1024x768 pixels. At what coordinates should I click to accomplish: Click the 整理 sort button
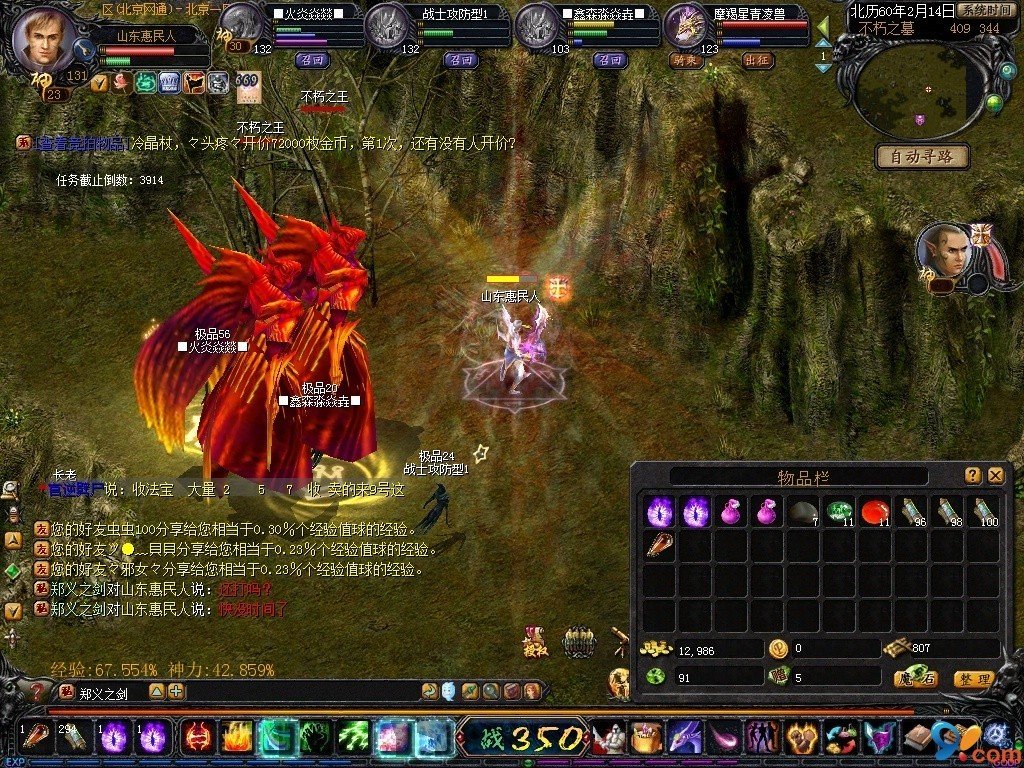pos(973,679)
